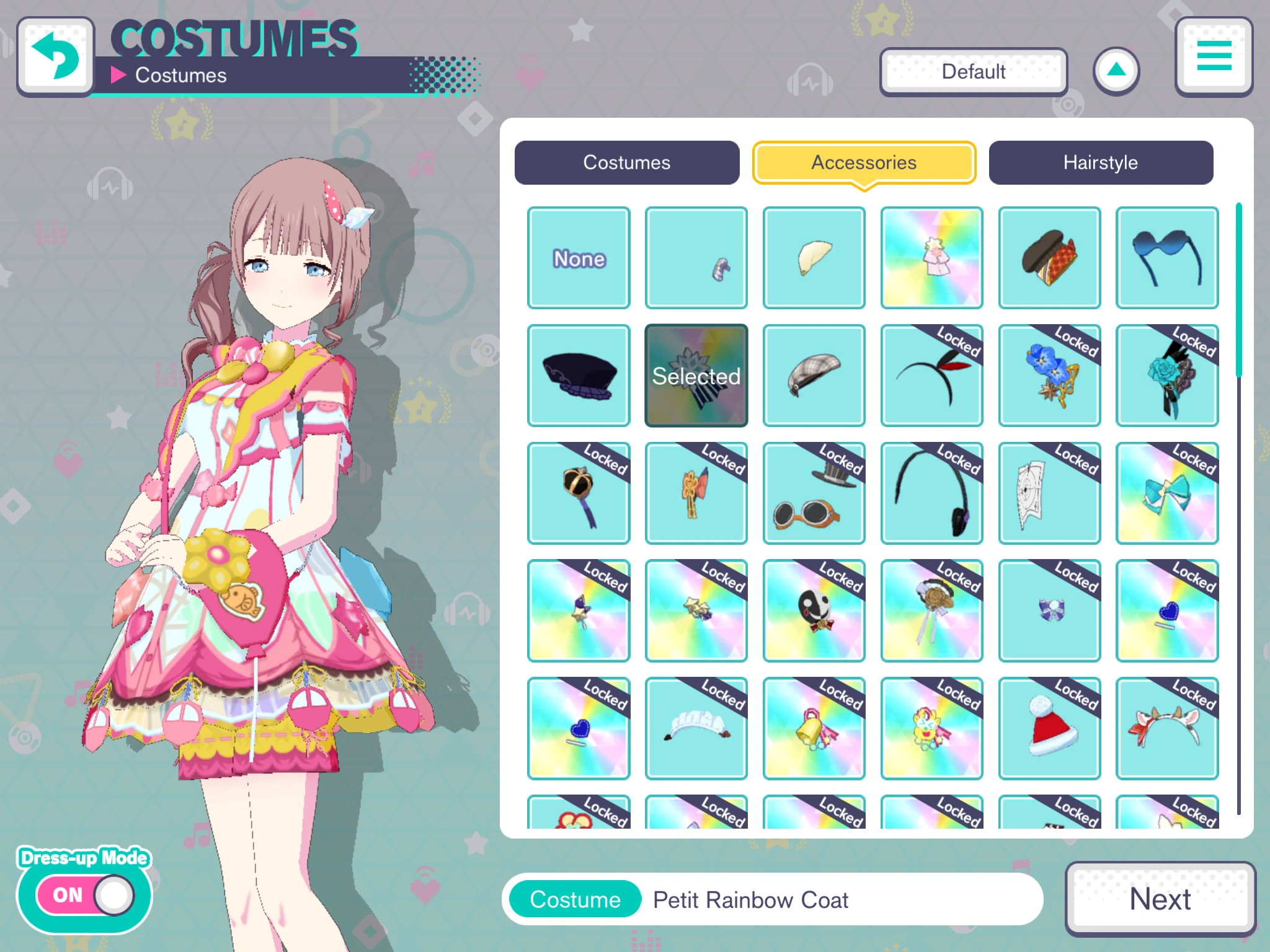Image resolution: width=1270 pixels, height=952 pixels.
Task: Switch to the Hairstyle tab
Action: pos(1101,162)
